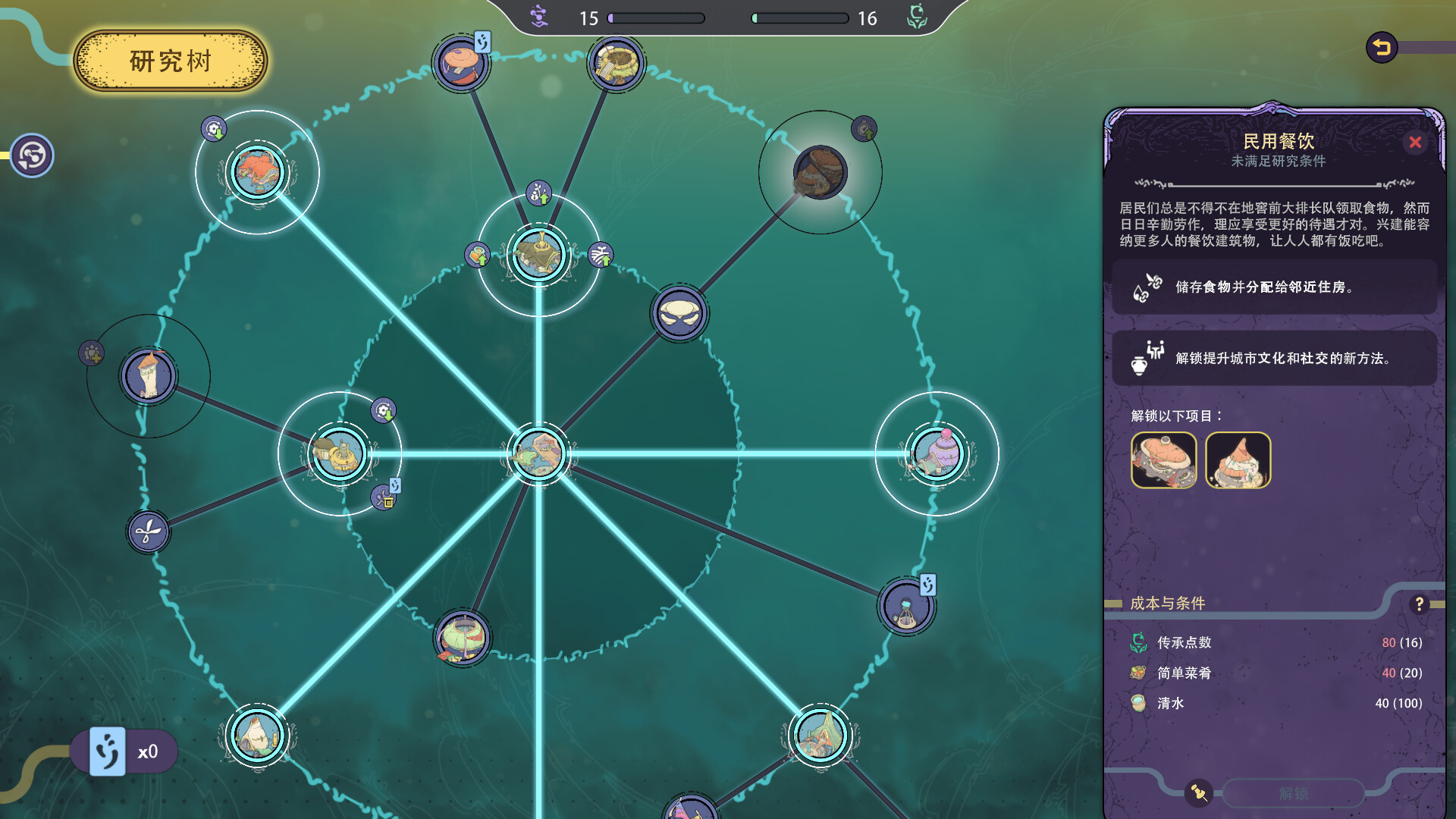Select the tall white tower research node

148,375
